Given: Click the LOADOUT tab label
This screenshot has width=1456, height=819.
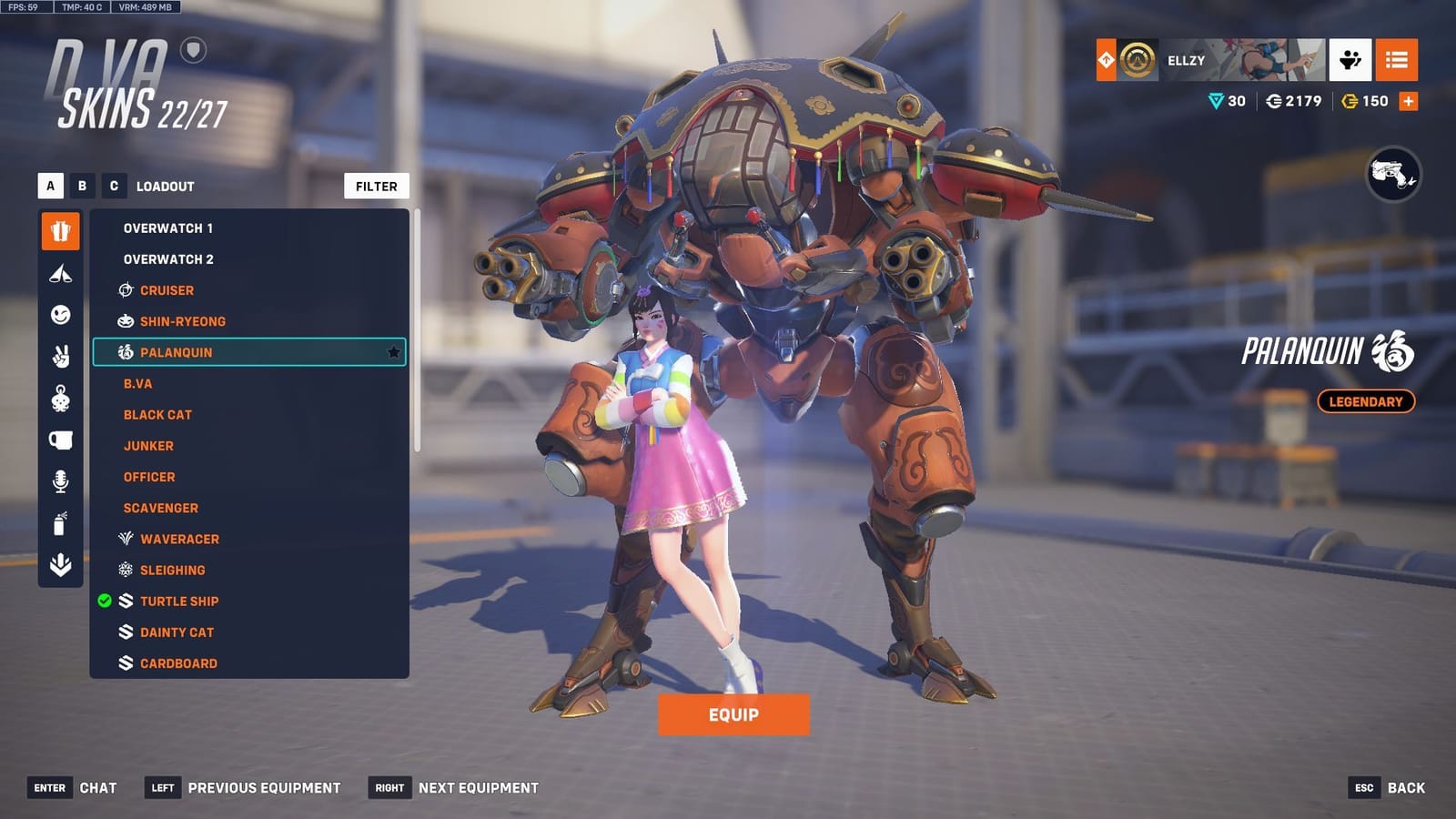Looking at the screenshot, I should (164, 186).
